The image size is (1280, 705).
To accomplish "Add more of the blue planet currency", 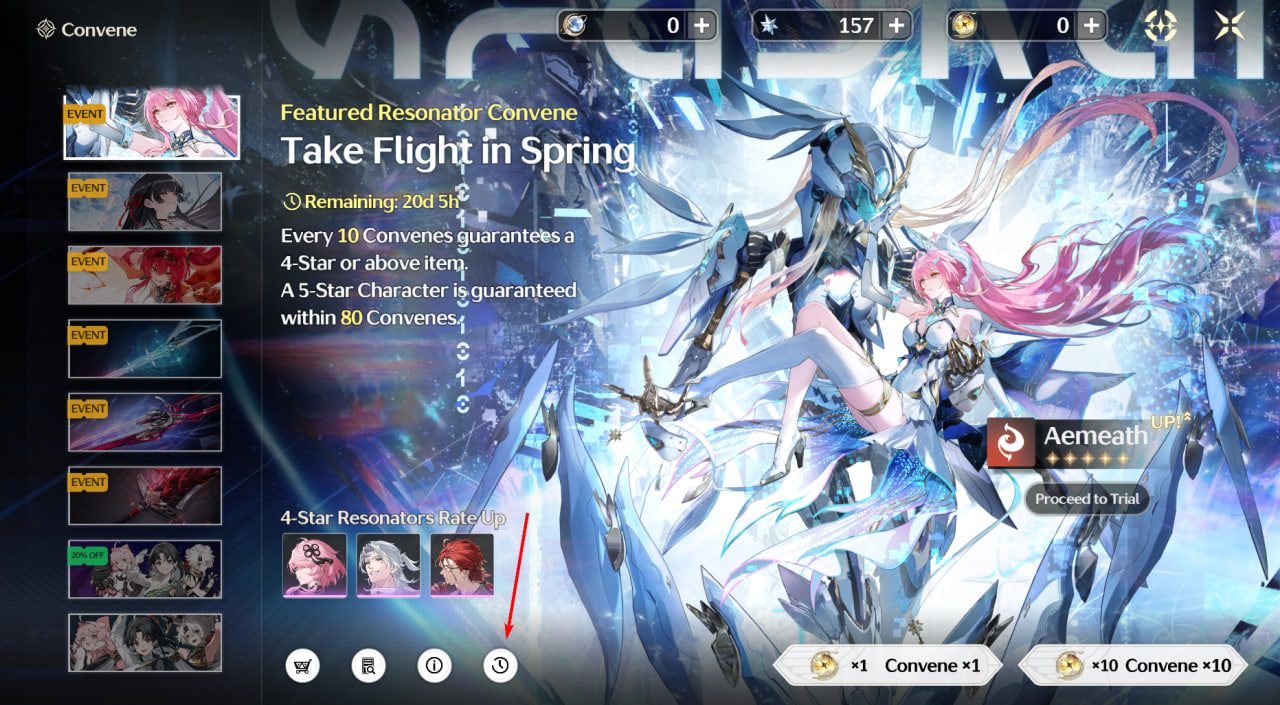I will (x=702, y=26).
